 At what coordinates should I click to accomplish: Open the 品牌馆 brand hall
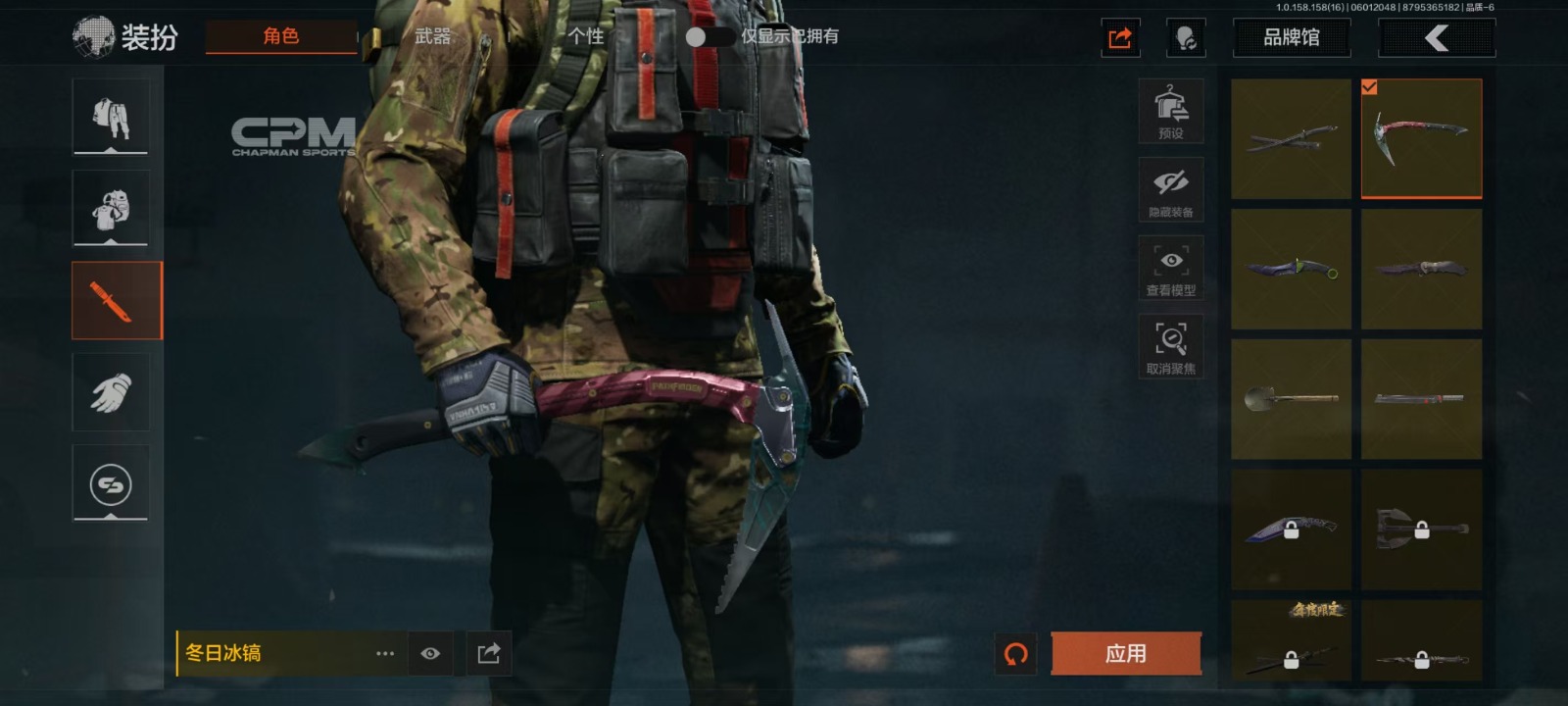pos(1291,38)
